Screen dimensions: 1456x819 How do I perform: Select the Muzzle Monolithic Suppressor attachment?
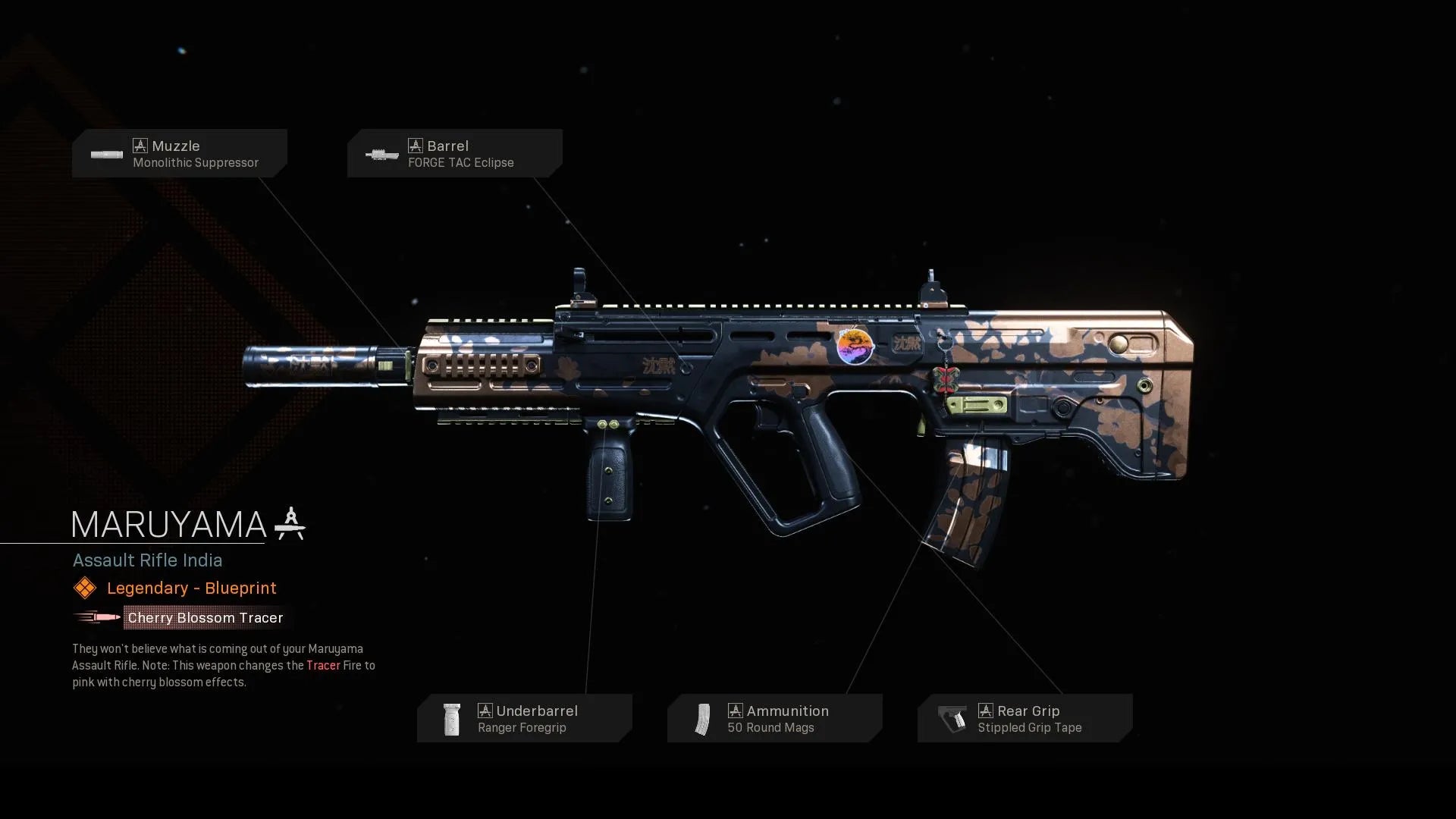180,153
